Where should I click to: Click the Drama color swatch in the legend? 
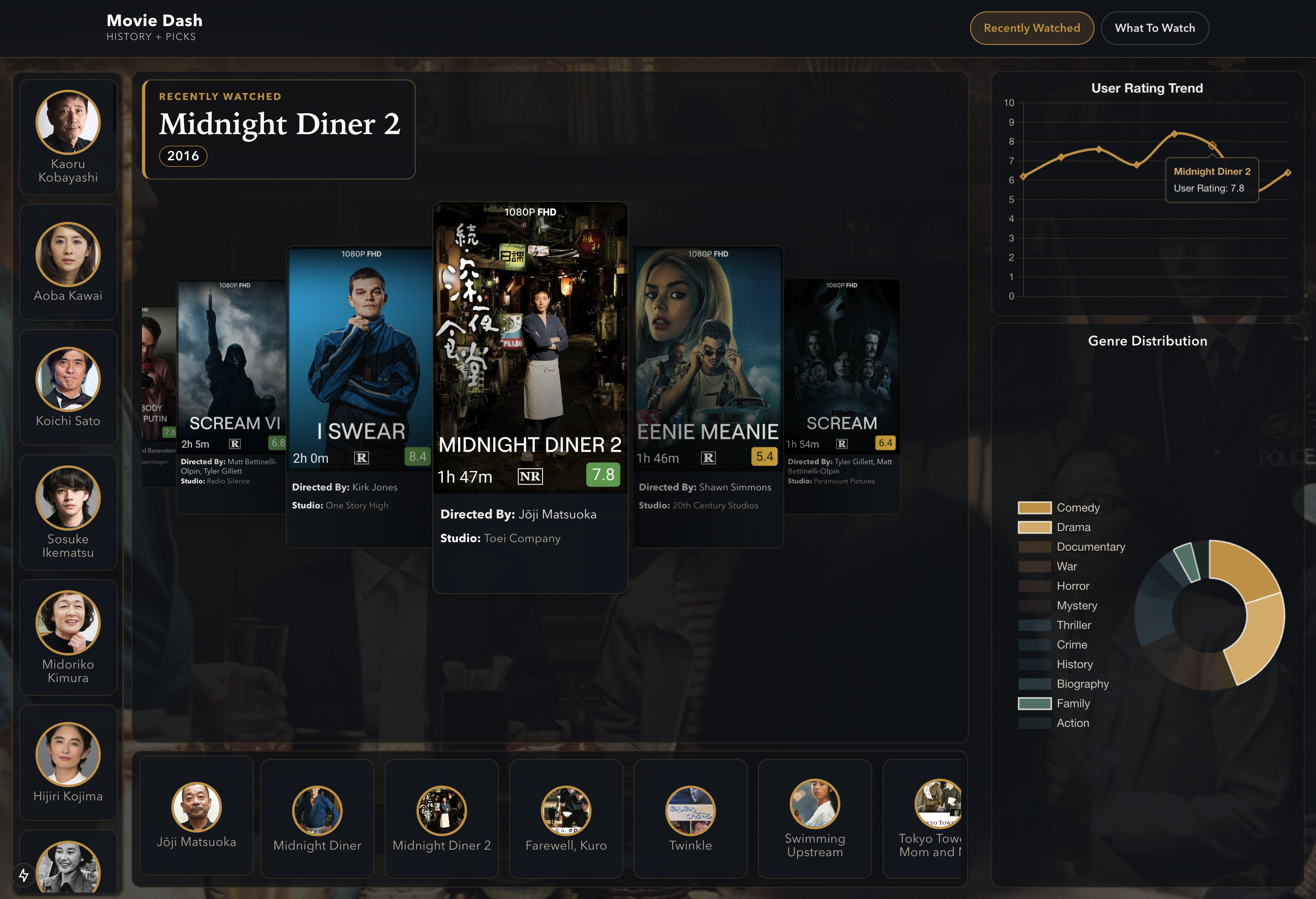tap(1034, 527)
